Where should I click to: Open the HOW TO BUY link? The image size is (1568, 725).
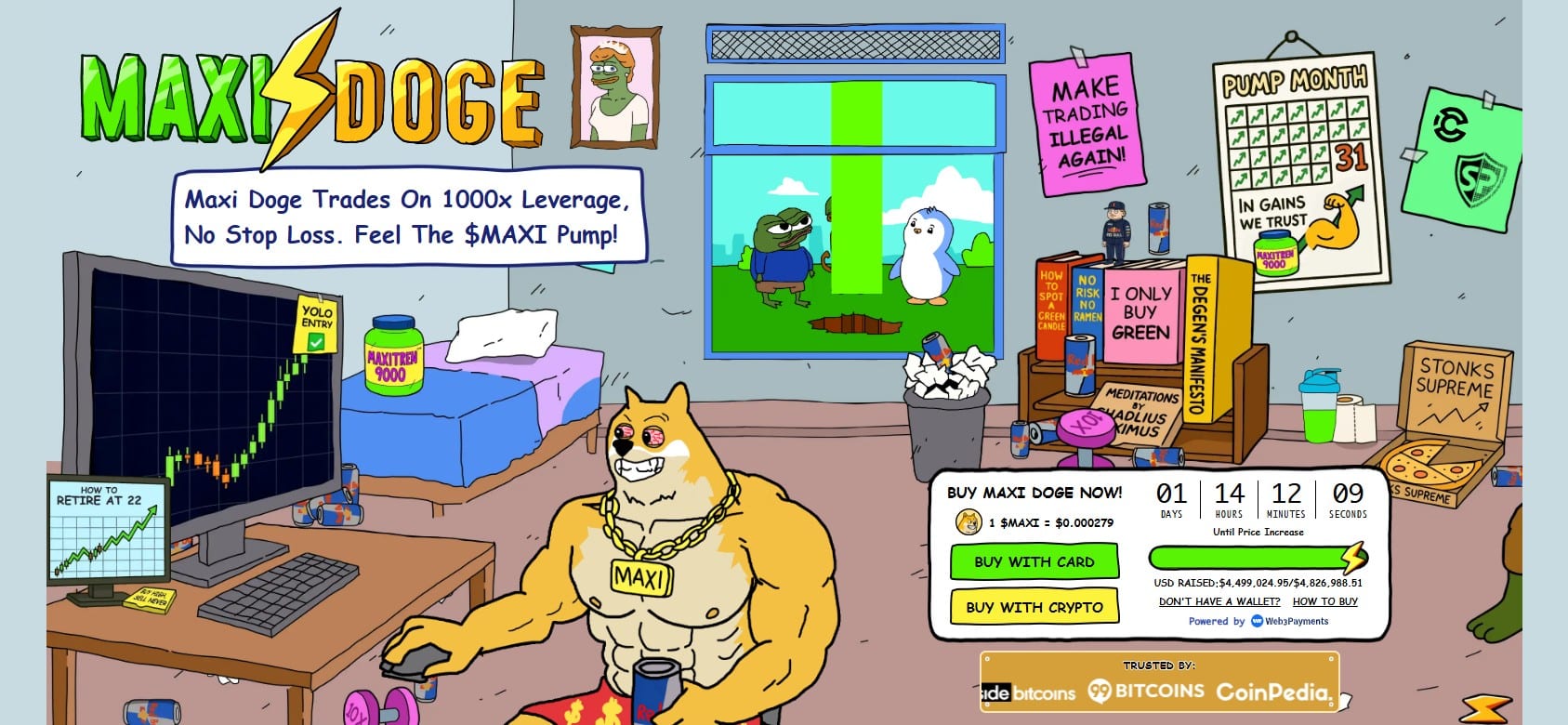click(1324, 601)
